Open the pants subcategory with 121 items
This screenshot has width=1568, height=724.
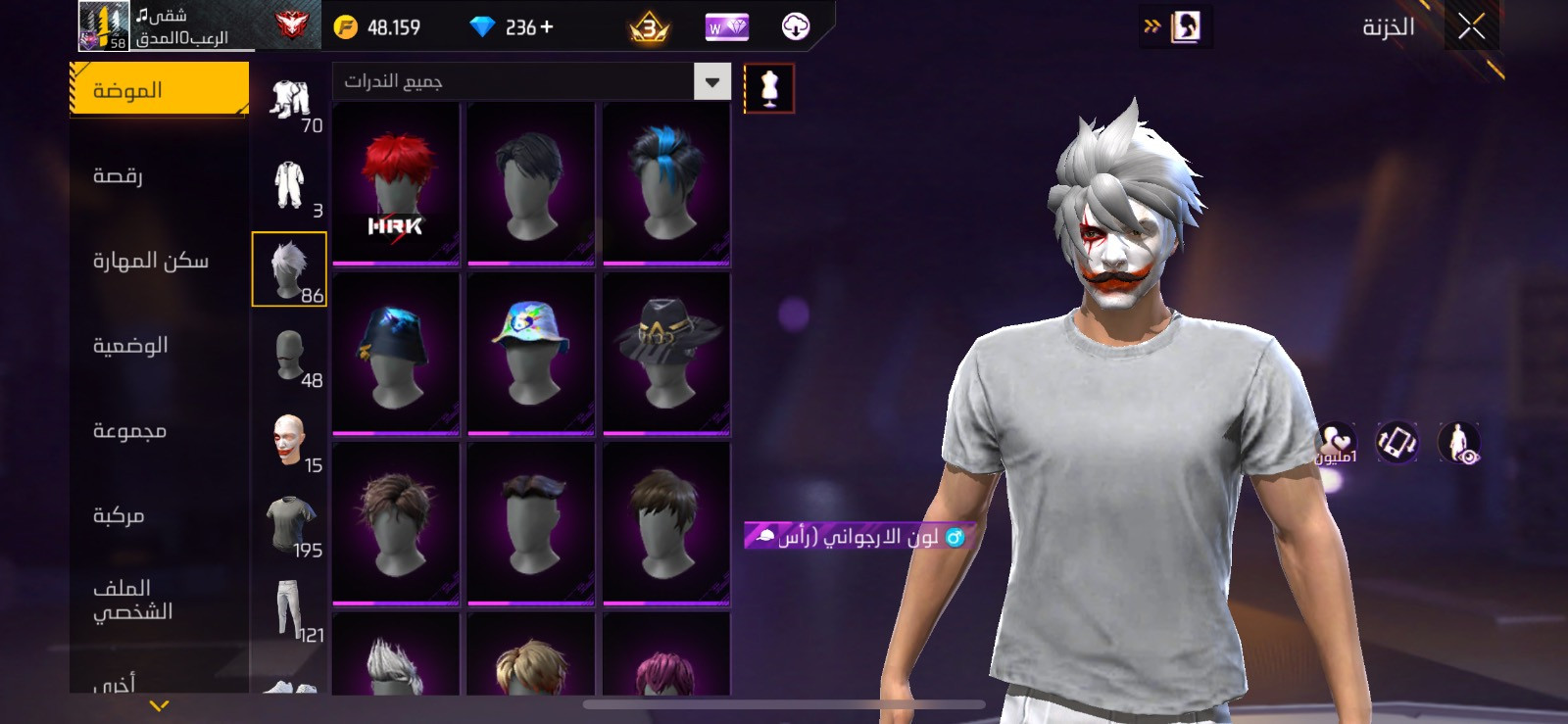[x=290, y=610]
